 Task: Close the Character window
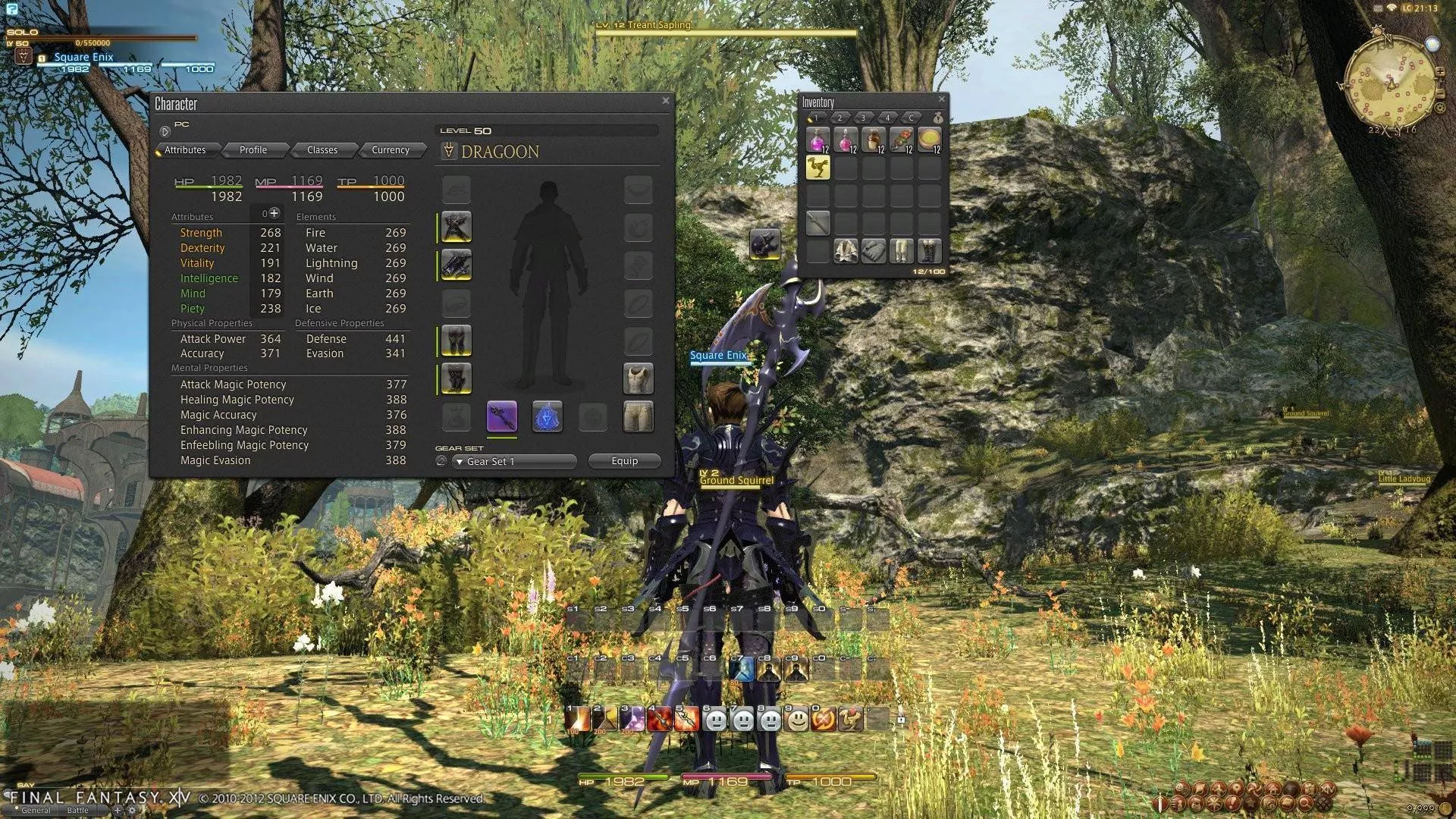(665, 101)
